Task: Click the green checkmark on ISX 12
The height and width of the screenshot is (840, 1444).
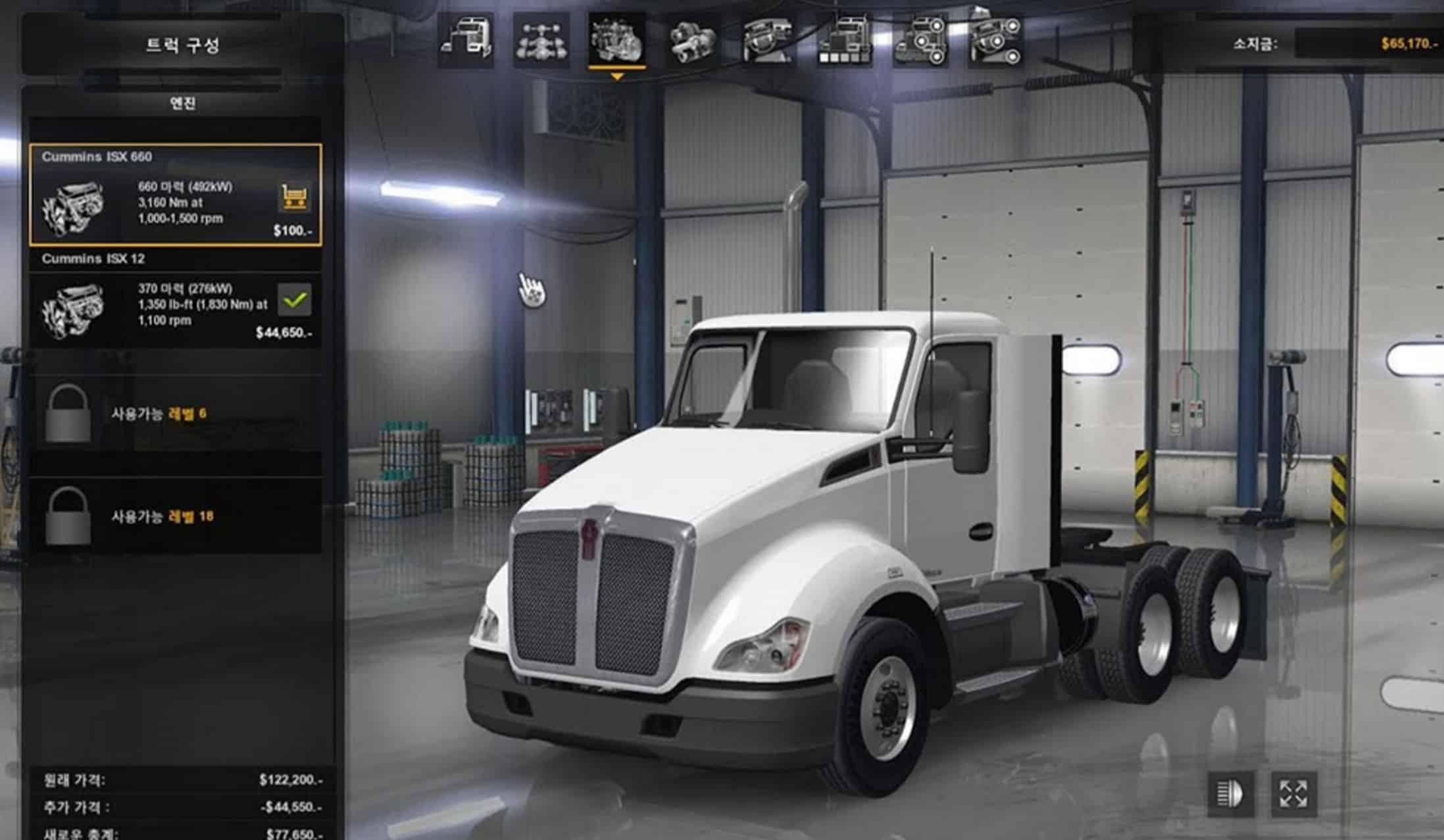Action: point(294,300)
